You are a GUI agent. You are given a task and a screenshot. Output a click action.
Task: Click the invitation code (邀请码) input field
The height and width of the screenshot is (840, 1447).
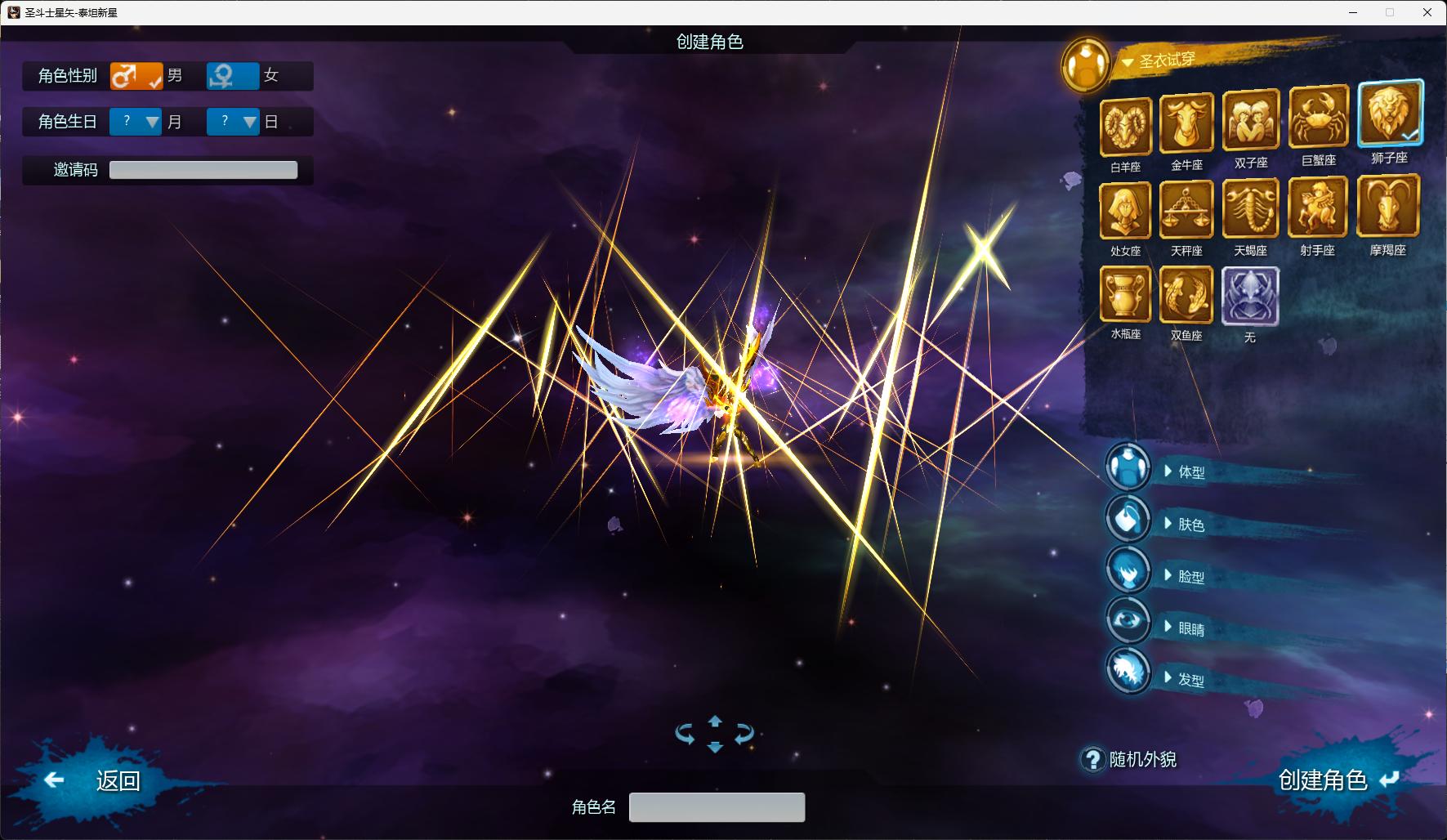(203, 170)
